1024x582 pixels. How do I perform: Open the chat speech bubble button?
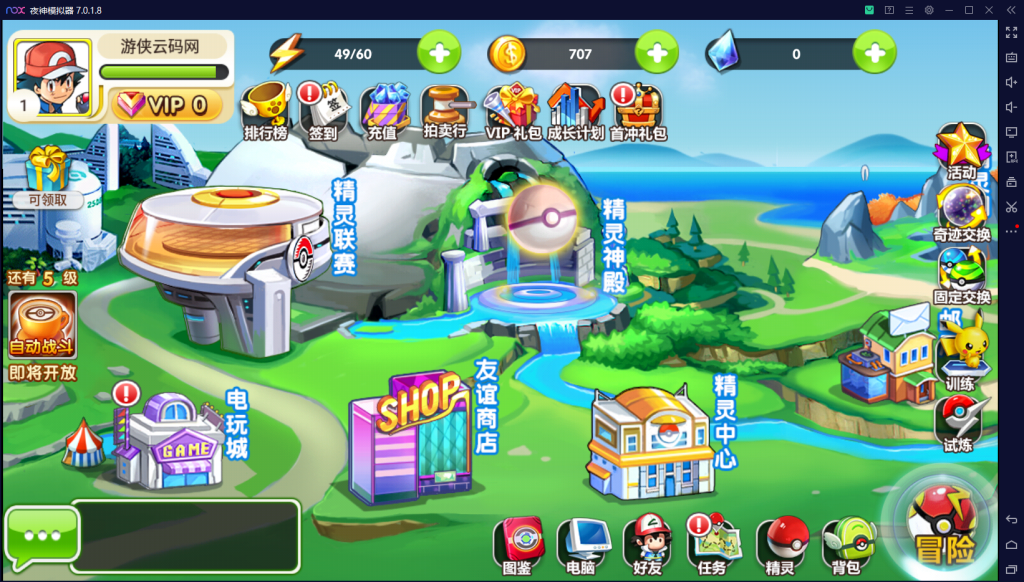(42, 536)
